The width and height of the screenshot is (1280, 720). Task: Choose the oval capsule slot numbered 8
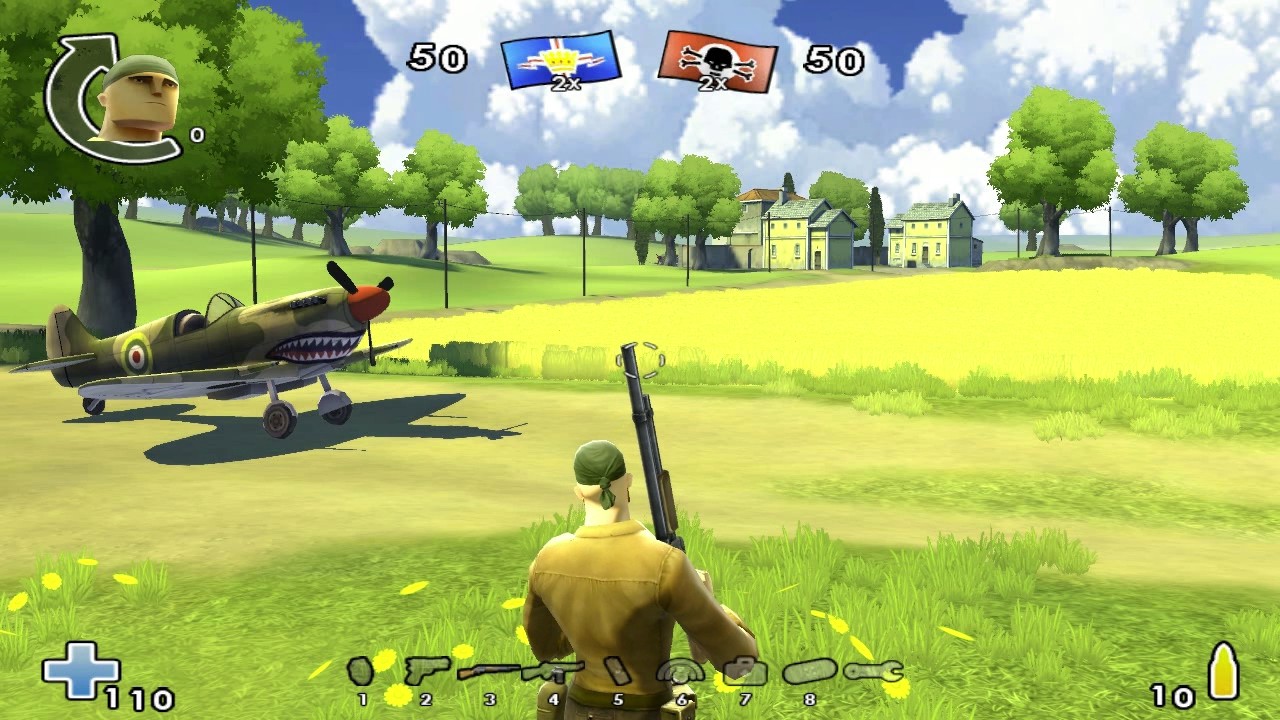coord(809,672)
